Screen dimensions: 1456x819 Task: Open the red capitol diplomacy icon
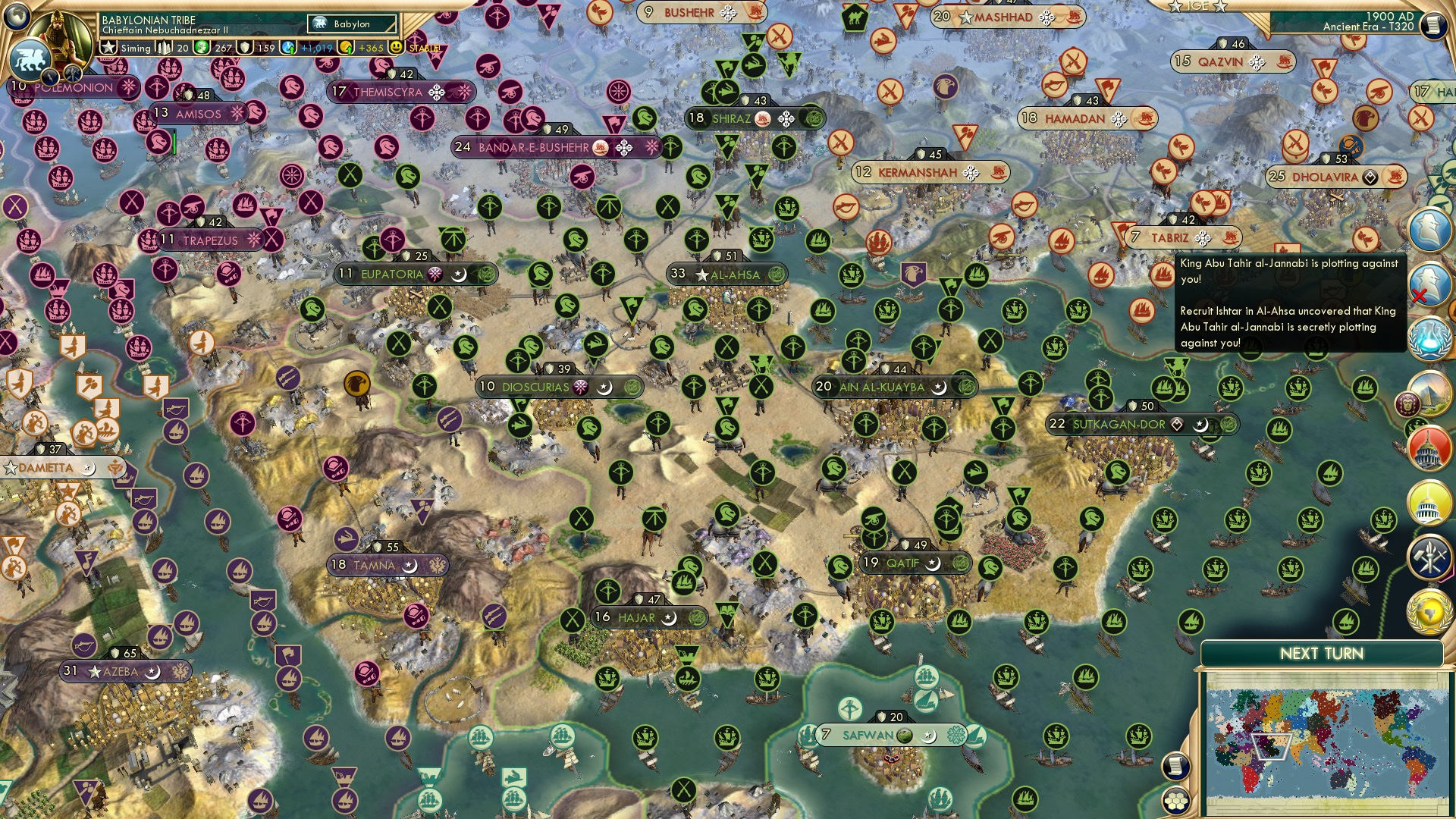click(x=1430, y=447)
